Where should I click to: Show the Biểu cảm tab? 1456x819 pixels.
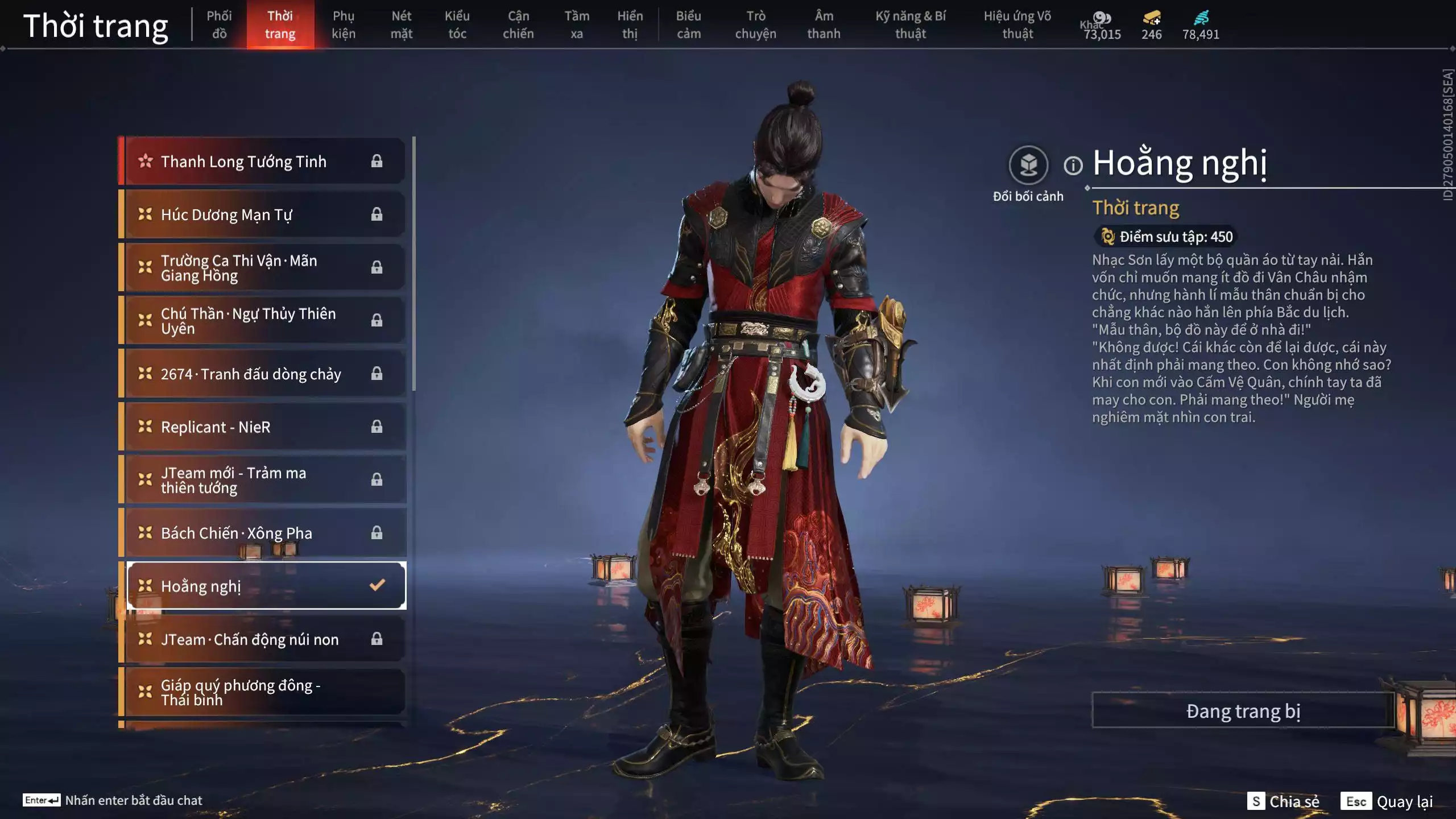pos(688,25)
